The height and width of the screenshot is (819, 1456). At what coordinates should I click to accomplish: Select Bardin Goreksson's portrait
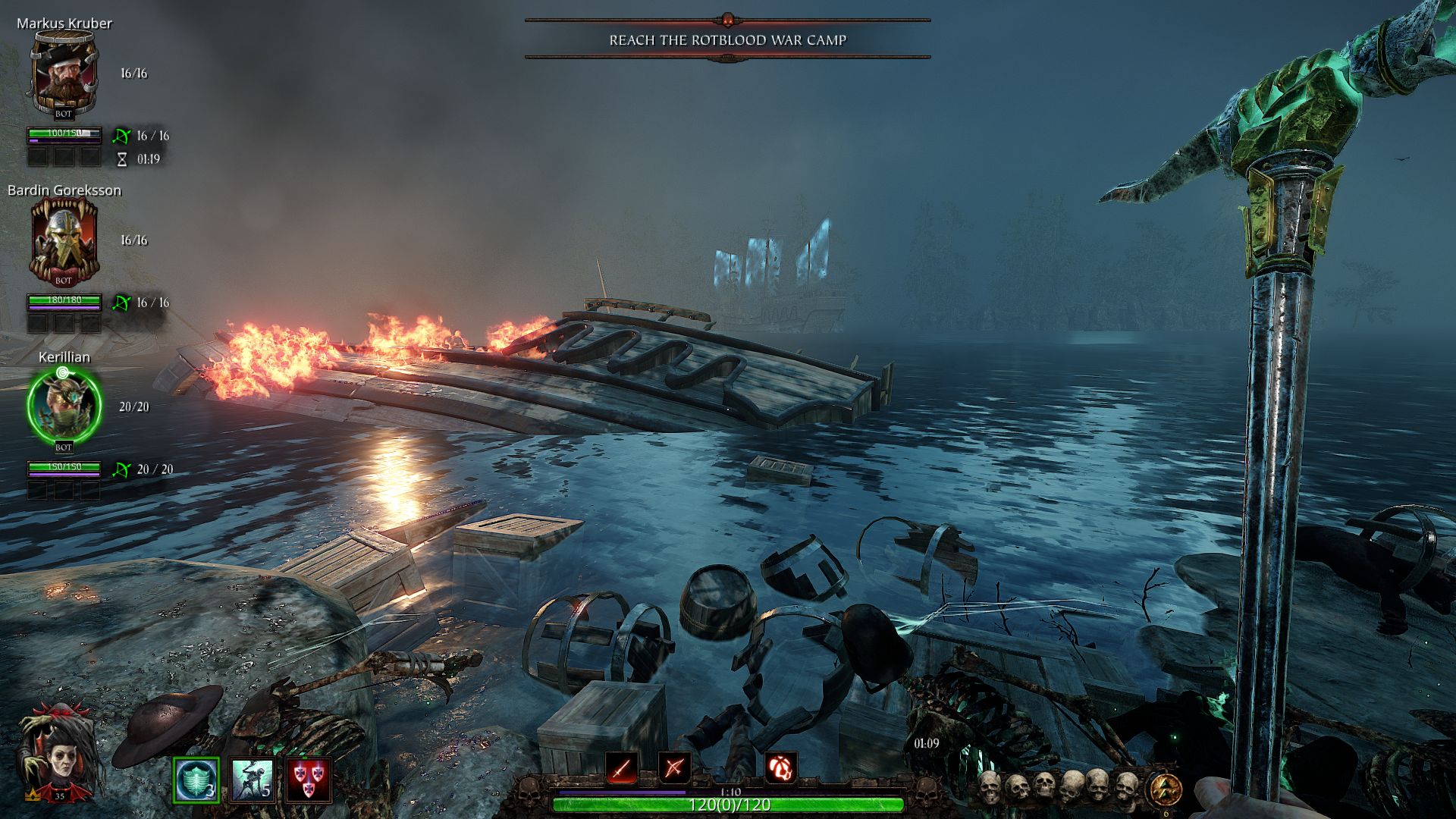point(64,240)
